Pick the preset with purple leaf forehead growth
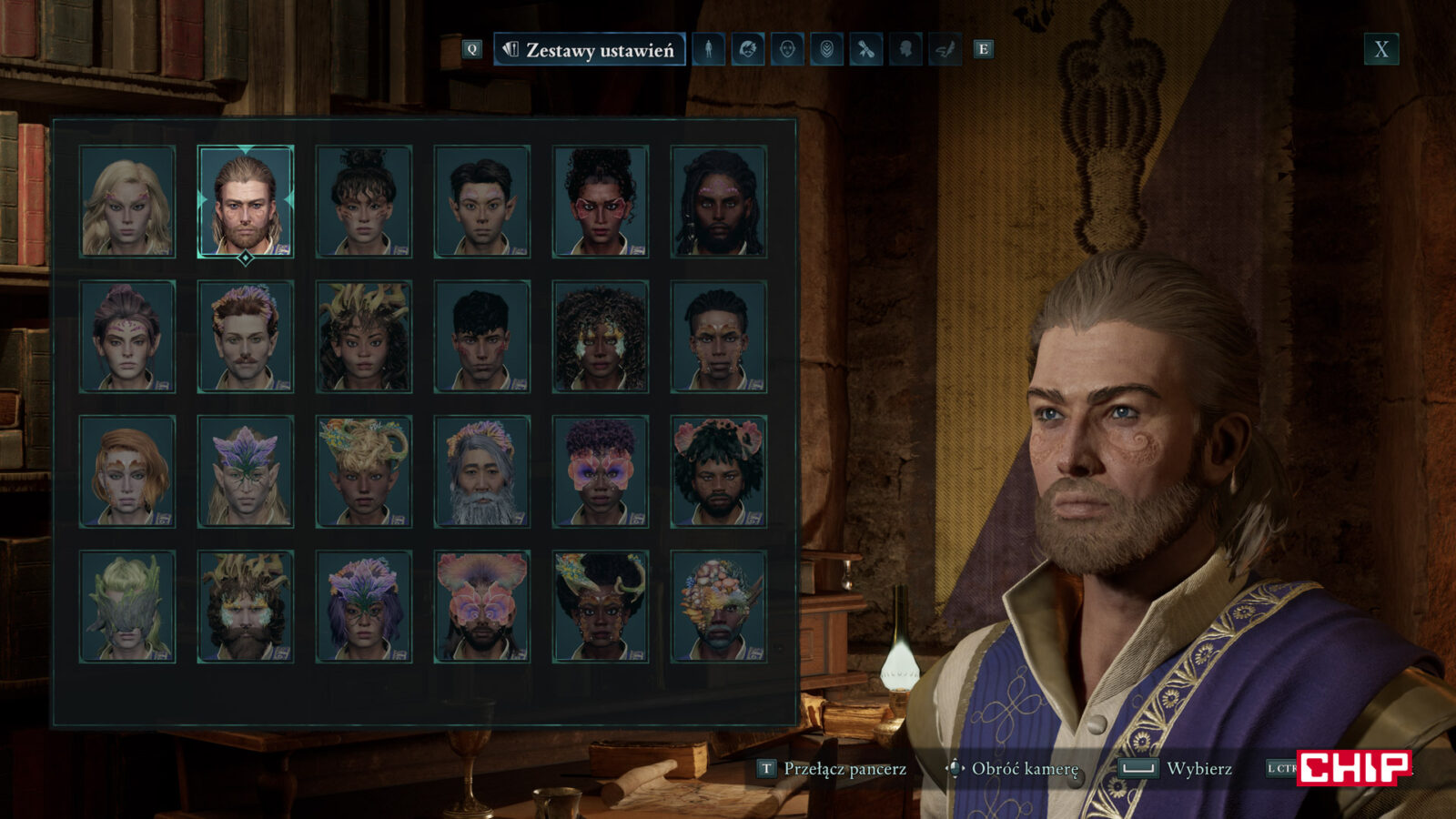Screen dimensions: 1456x819 click(246, 471)
